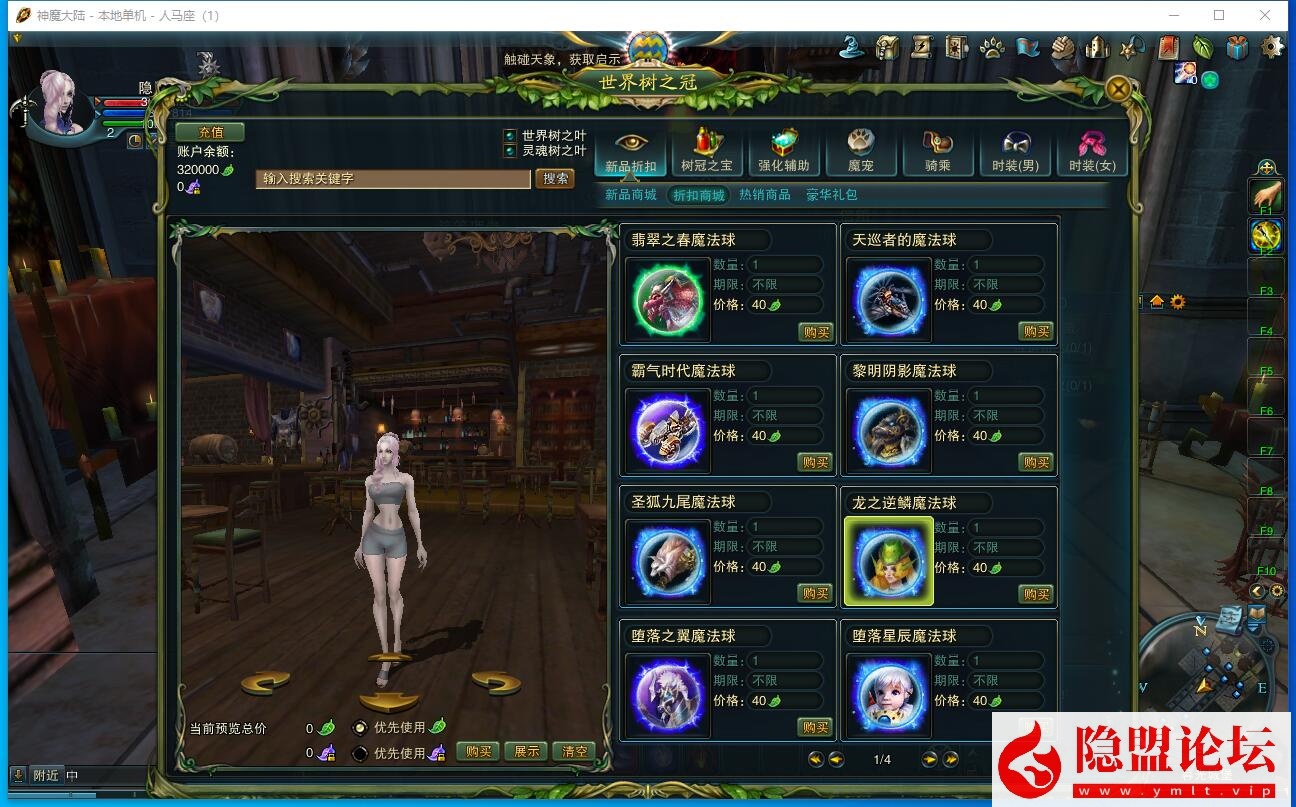Switch to the 树冠之宝 category tab
Image resolution: width=1296 pixels, height=807 pixels.
pos(707,152)
